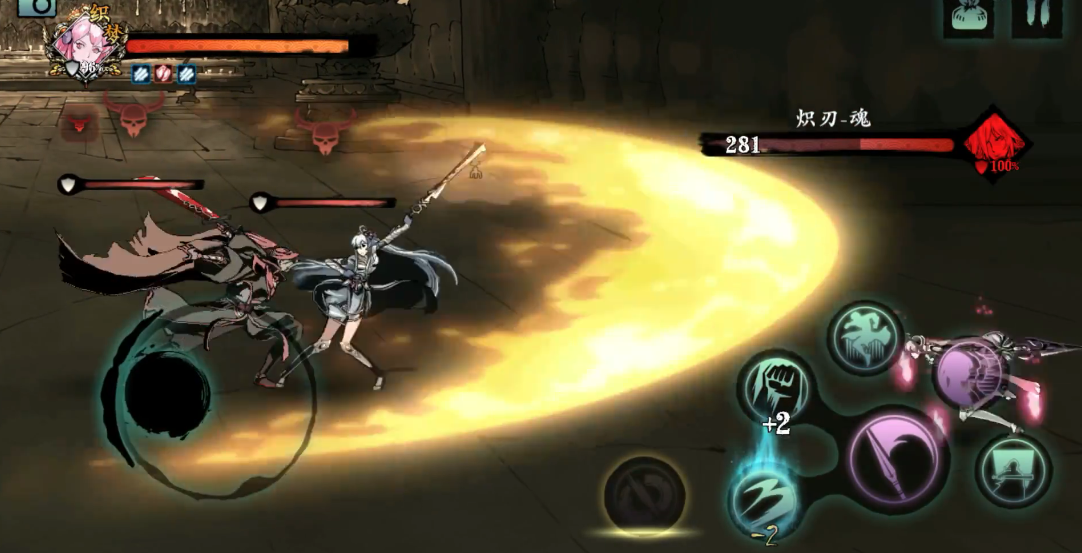
Task: Inspect the red buff status icon
Action: tap(163, 73)
